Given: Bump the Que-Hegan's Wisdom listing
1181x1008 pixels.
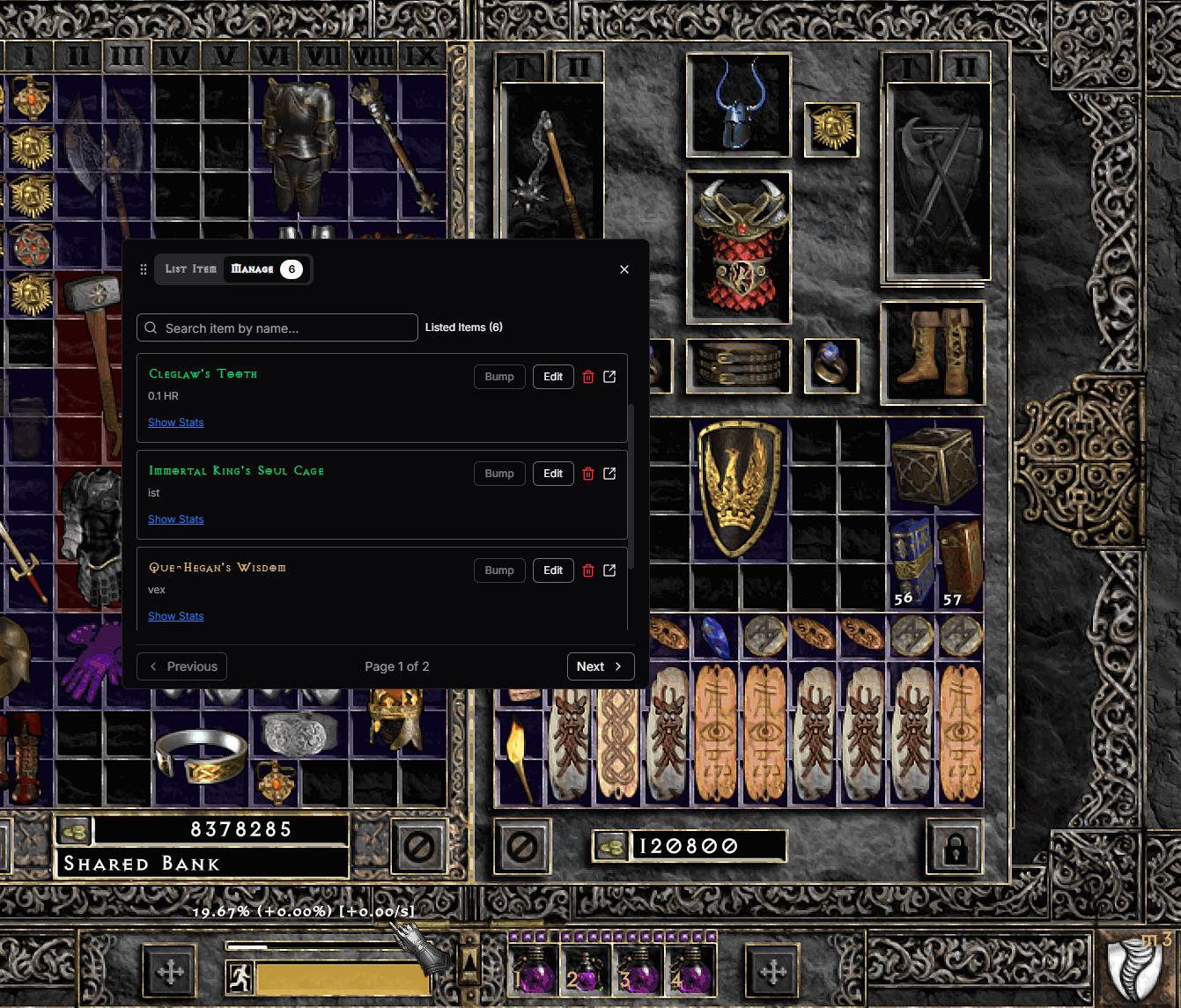Looking at the screenshot, I should (499, 570).
